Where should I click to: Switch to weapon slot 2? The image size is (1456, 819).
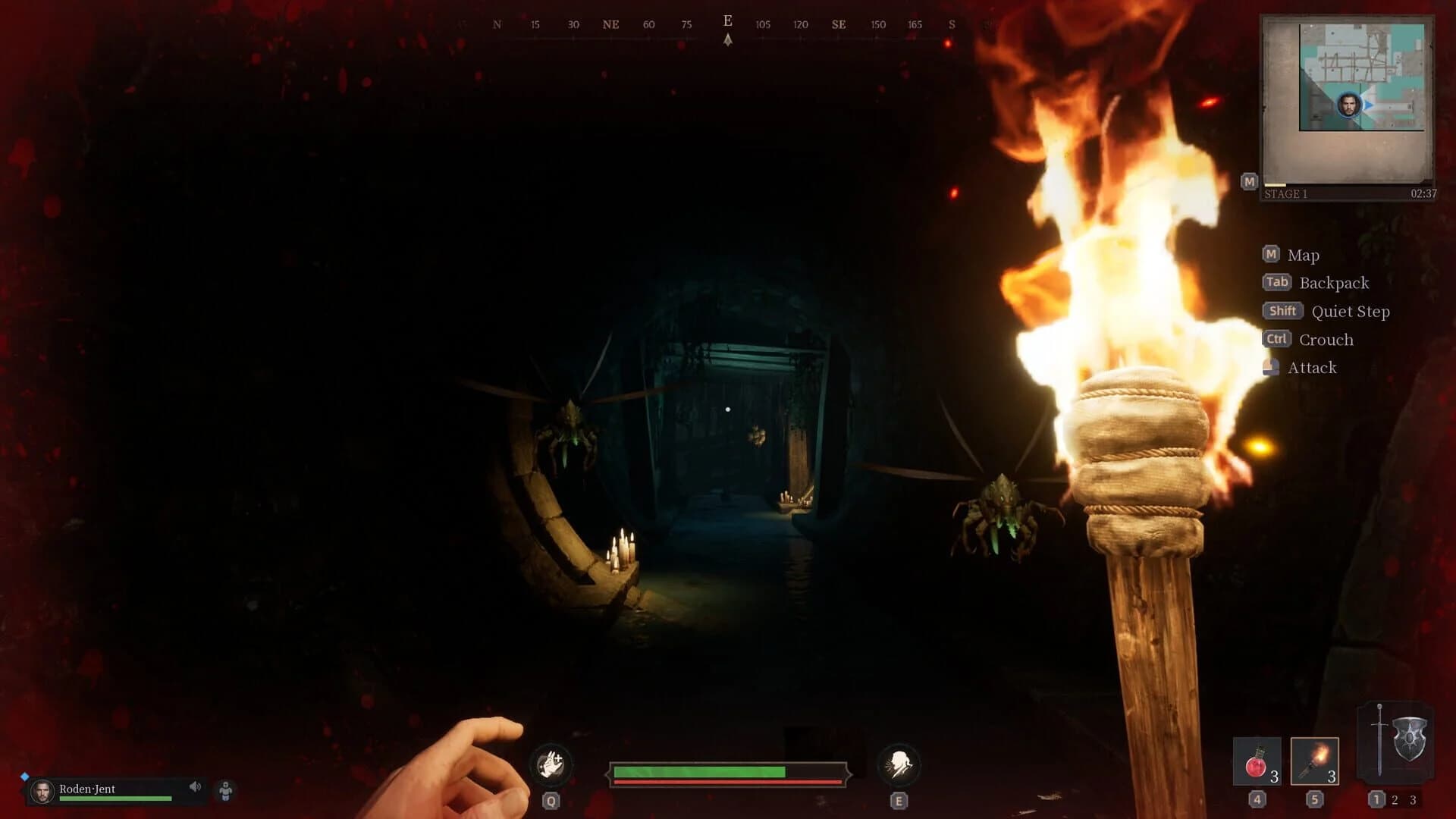pyautogui.click(x=1394, y=798)
